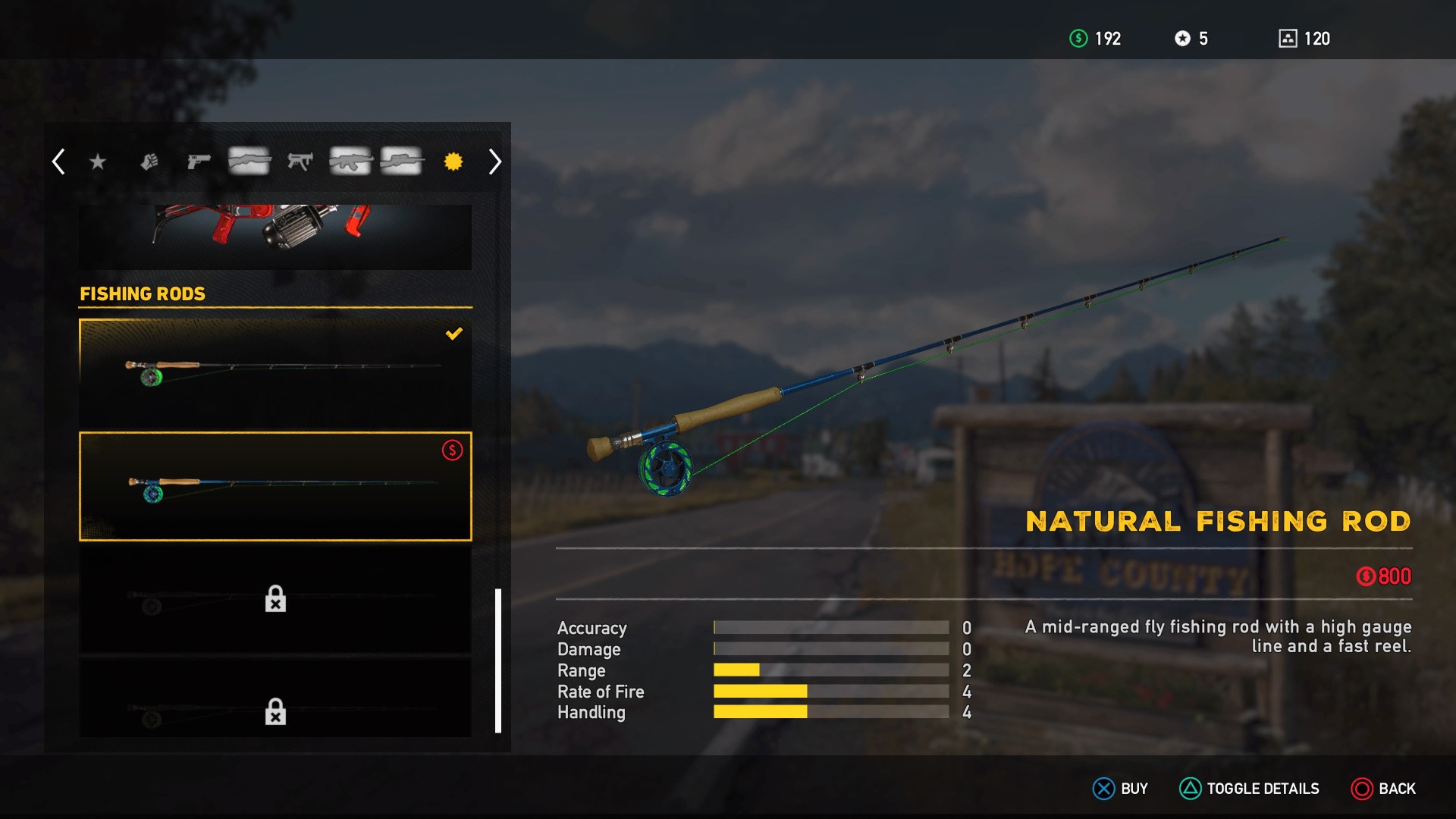The height and width of the screenshot is (819, 1456).
Task: Select the shotgun category icon
Action: tap(249, 162)
